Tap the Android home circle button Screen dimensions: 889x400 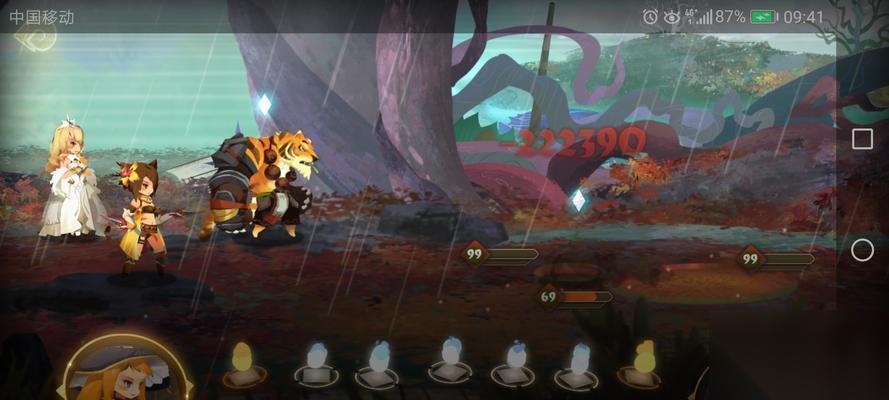(862, 250)
